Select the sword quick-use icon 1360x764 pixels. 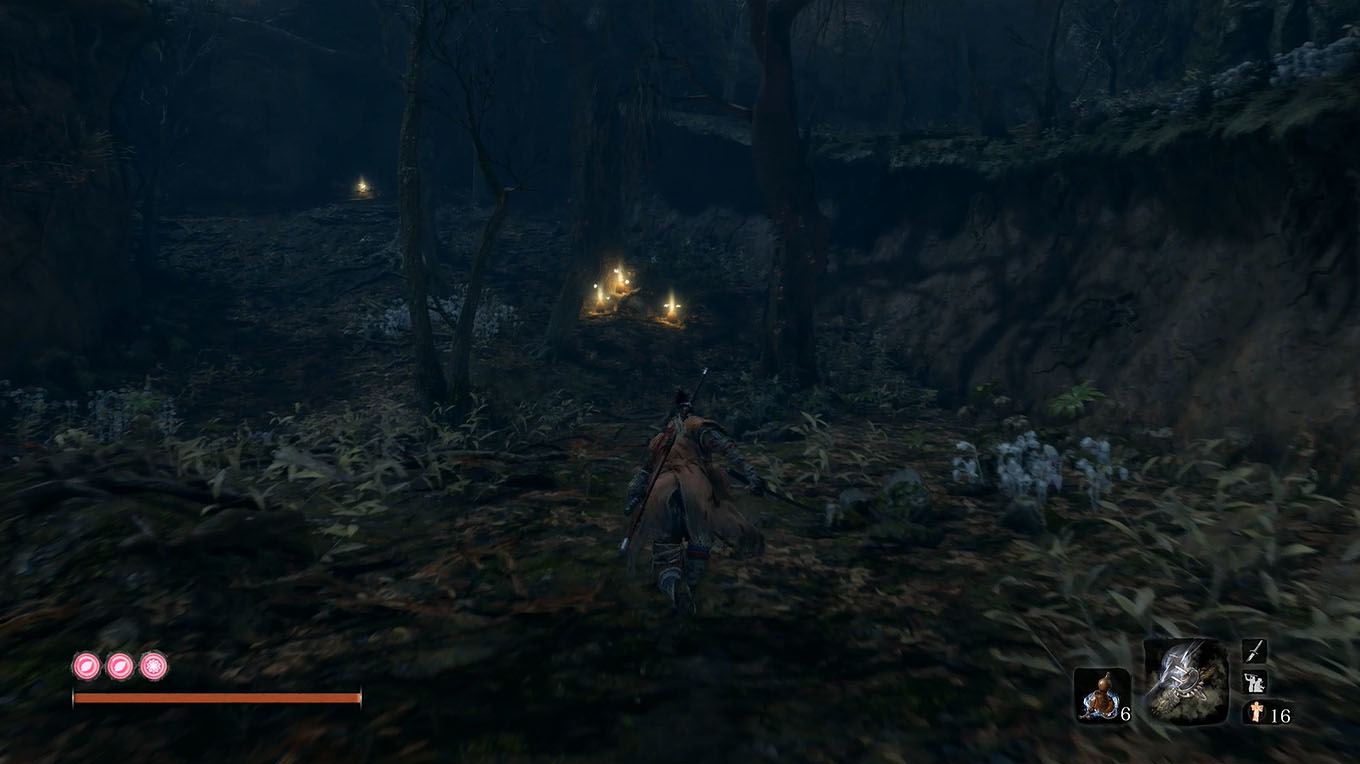(x=1254, y=651)
